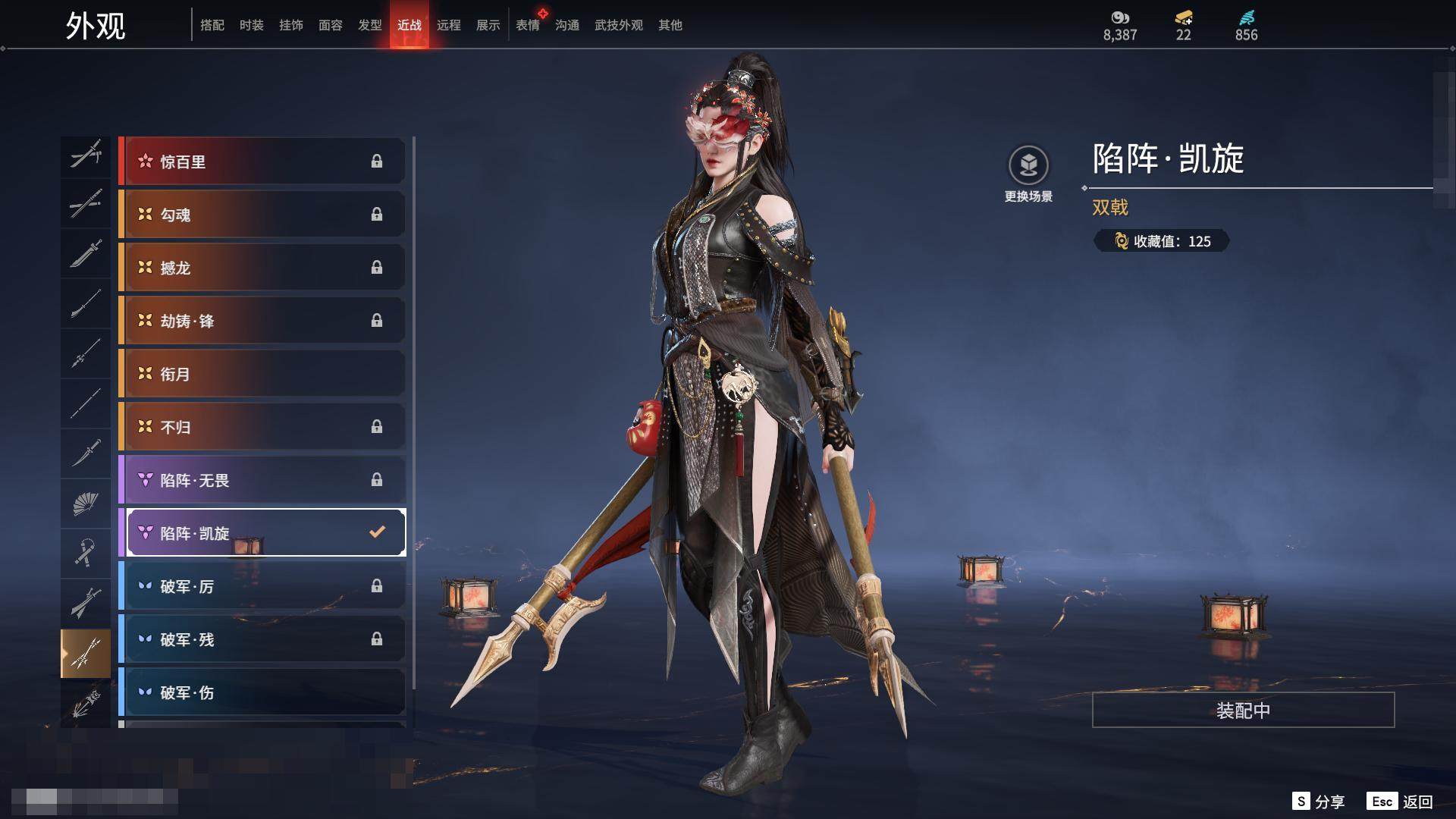Pick the 撼龙 weapon skin

point(262,268)
